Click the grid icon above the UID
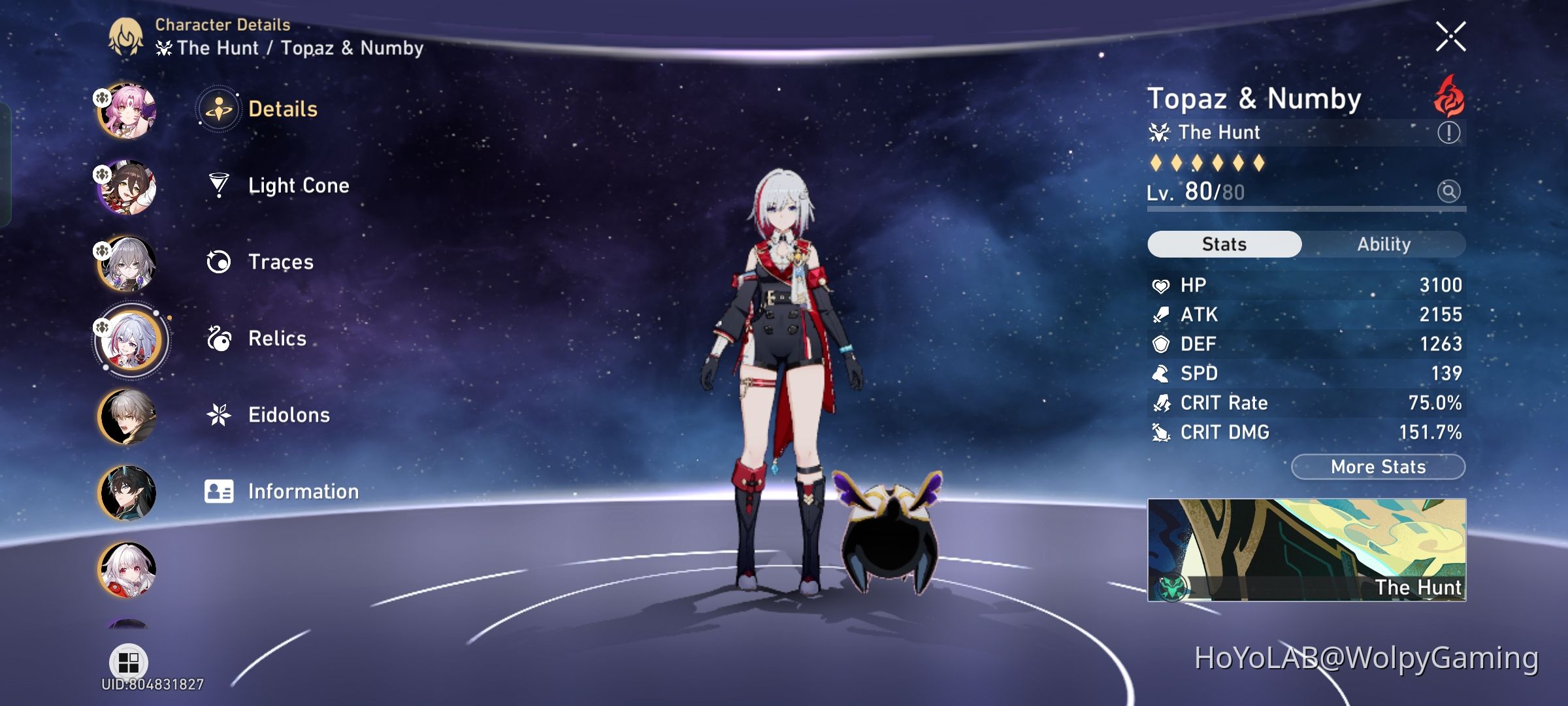The height and width of the screenshot is (706, 1568). (127, 662)
